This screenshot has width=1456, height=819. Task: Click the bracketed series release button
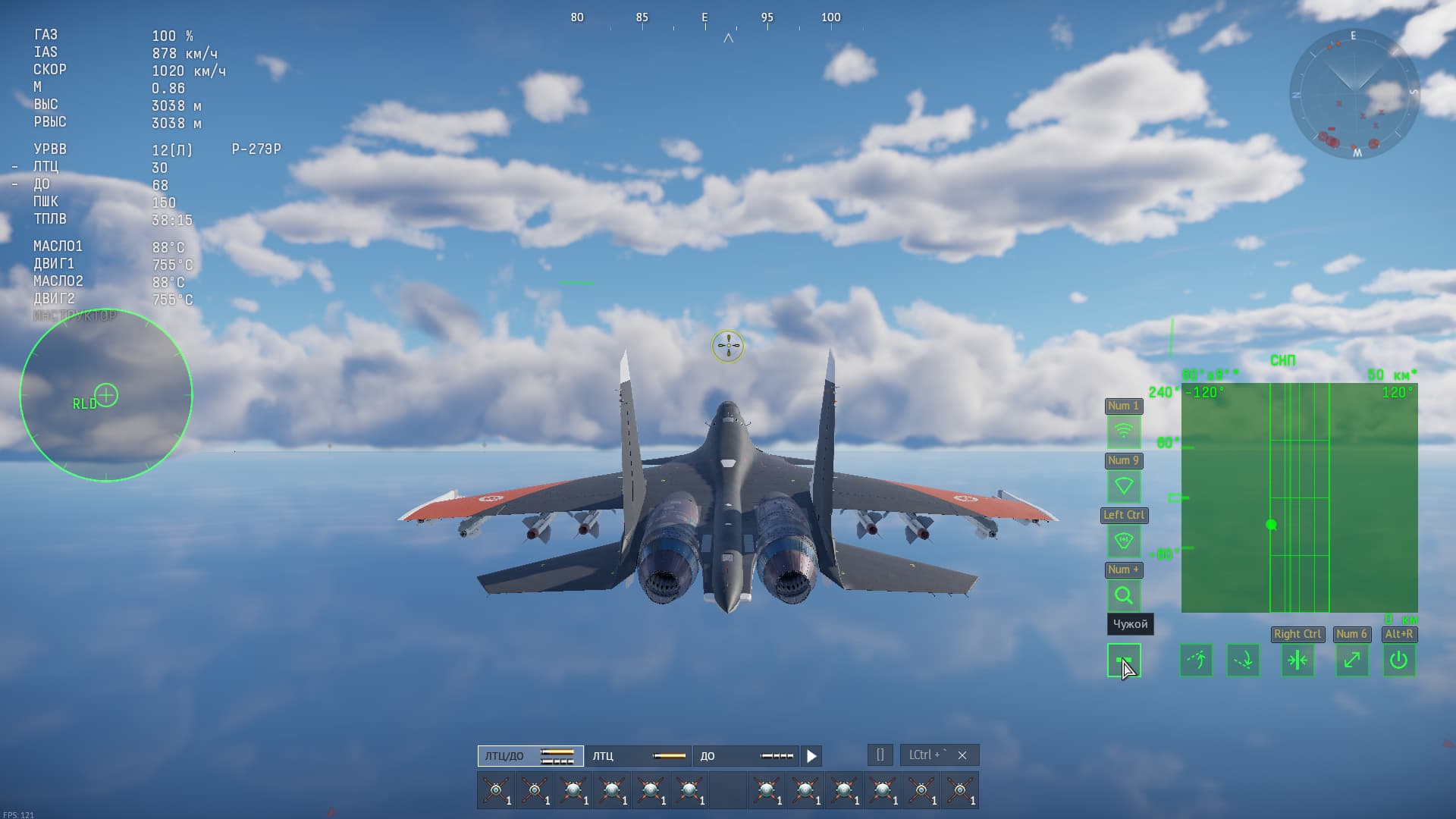[880, 755]
